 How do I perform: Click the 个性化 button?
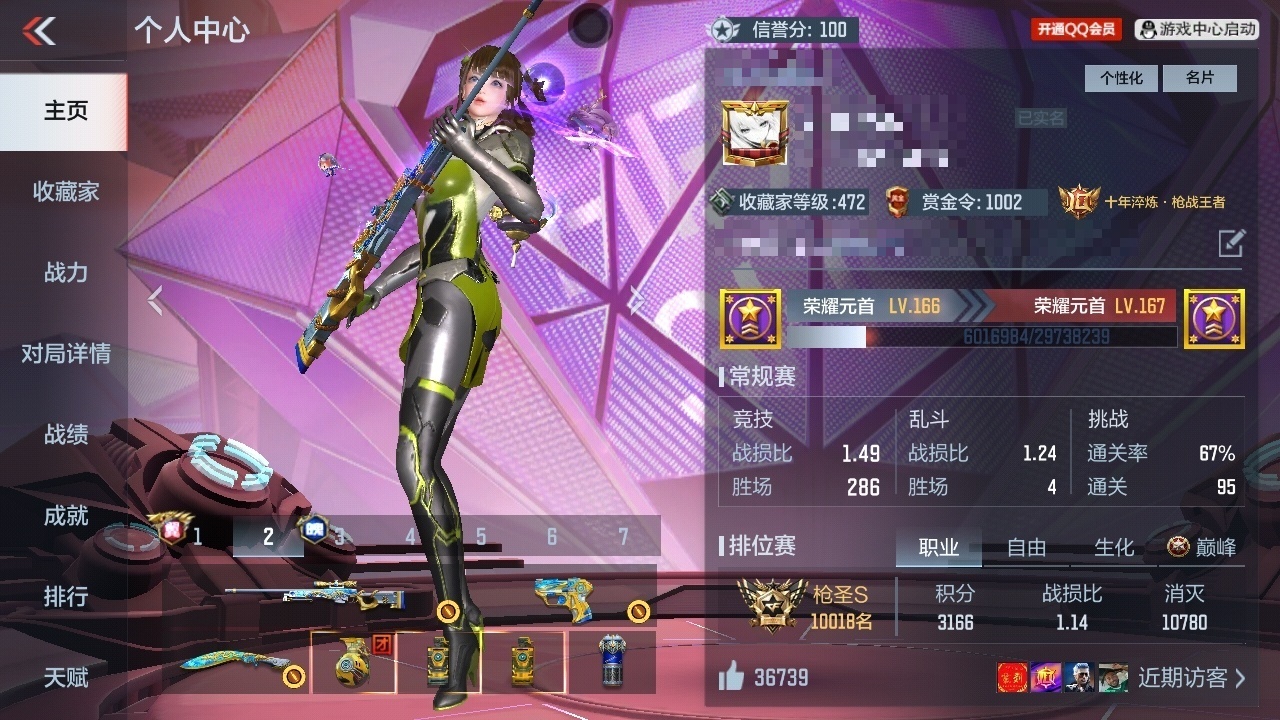pyautogui.click(x=1121, y=78)
